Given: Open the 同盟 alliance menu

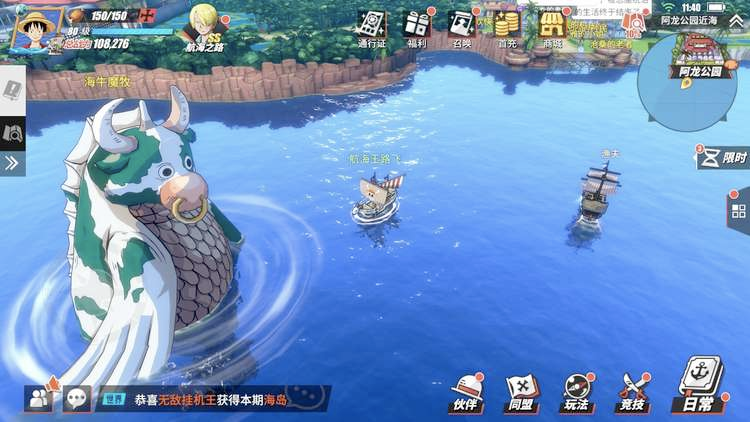Looking at the screenshot, I should (x=521, y=391).
